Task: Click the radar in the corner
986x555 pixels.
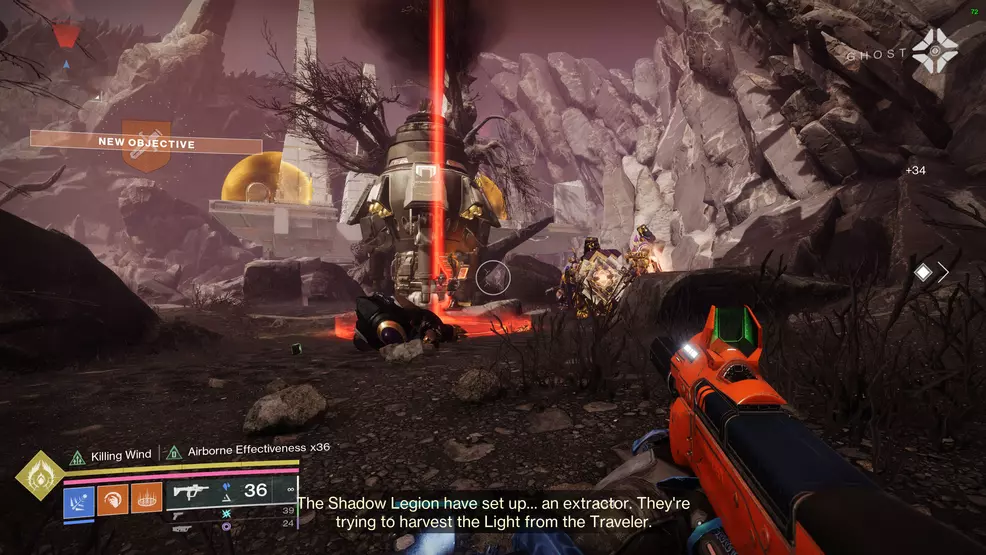Action: click(65, 36)
